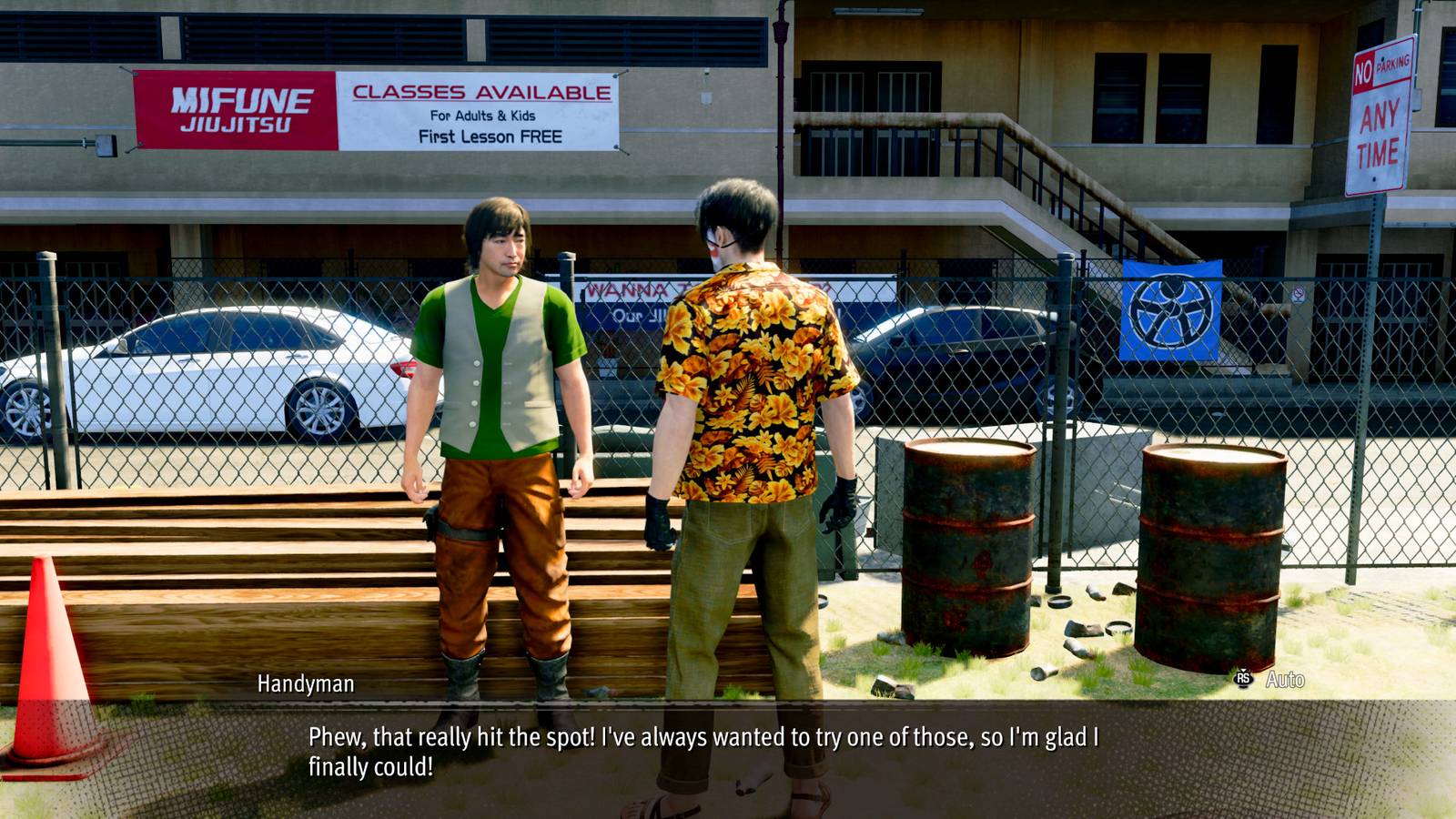Click the CLASSES AVAILABLE banner
The image size is (1456, 819).
tap(482, 91)
